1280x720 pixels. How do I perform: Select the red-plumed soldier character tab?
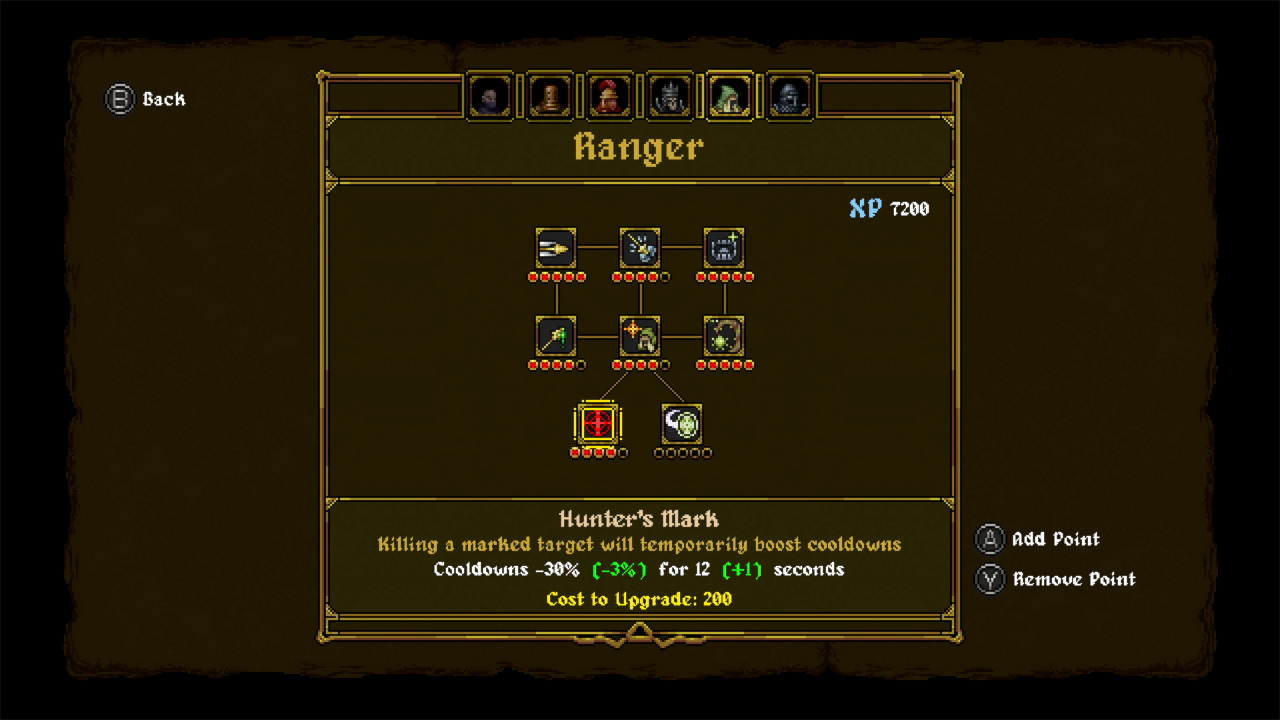click(x=609, y=95)
